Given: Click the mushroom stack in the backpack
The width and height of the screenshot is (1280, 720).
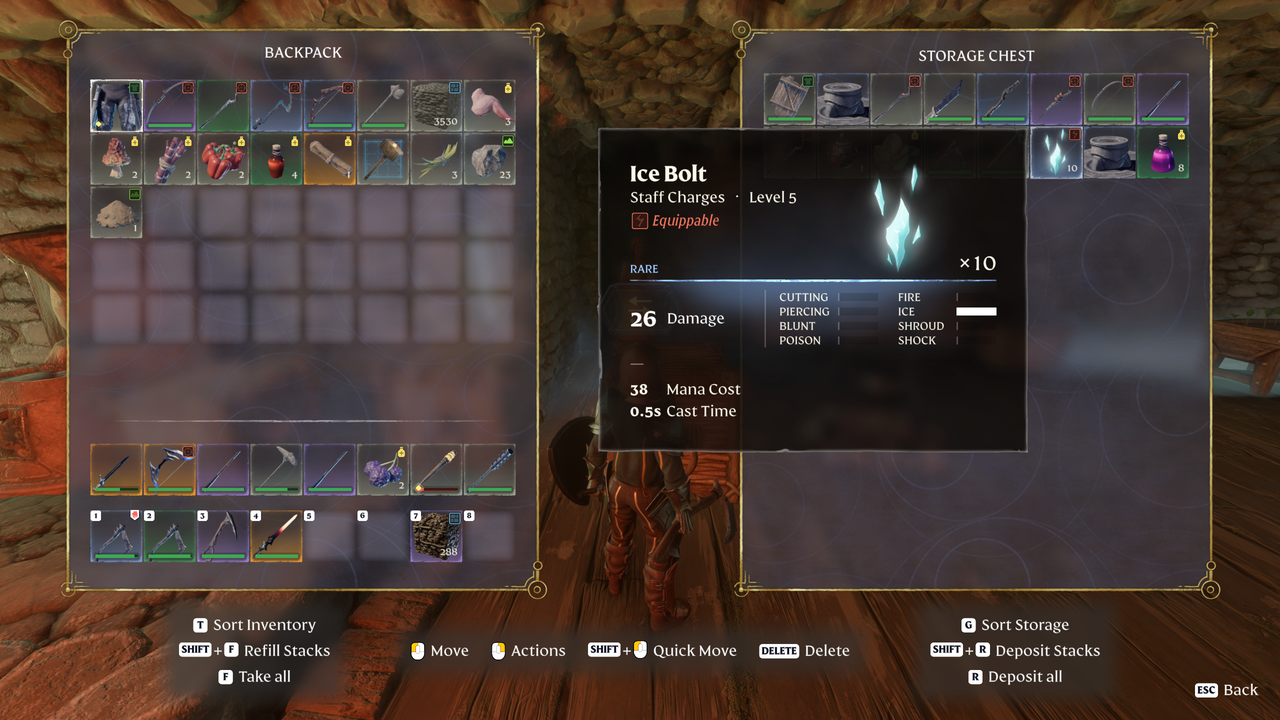Looking at the screenshot, I should point(116,160).
